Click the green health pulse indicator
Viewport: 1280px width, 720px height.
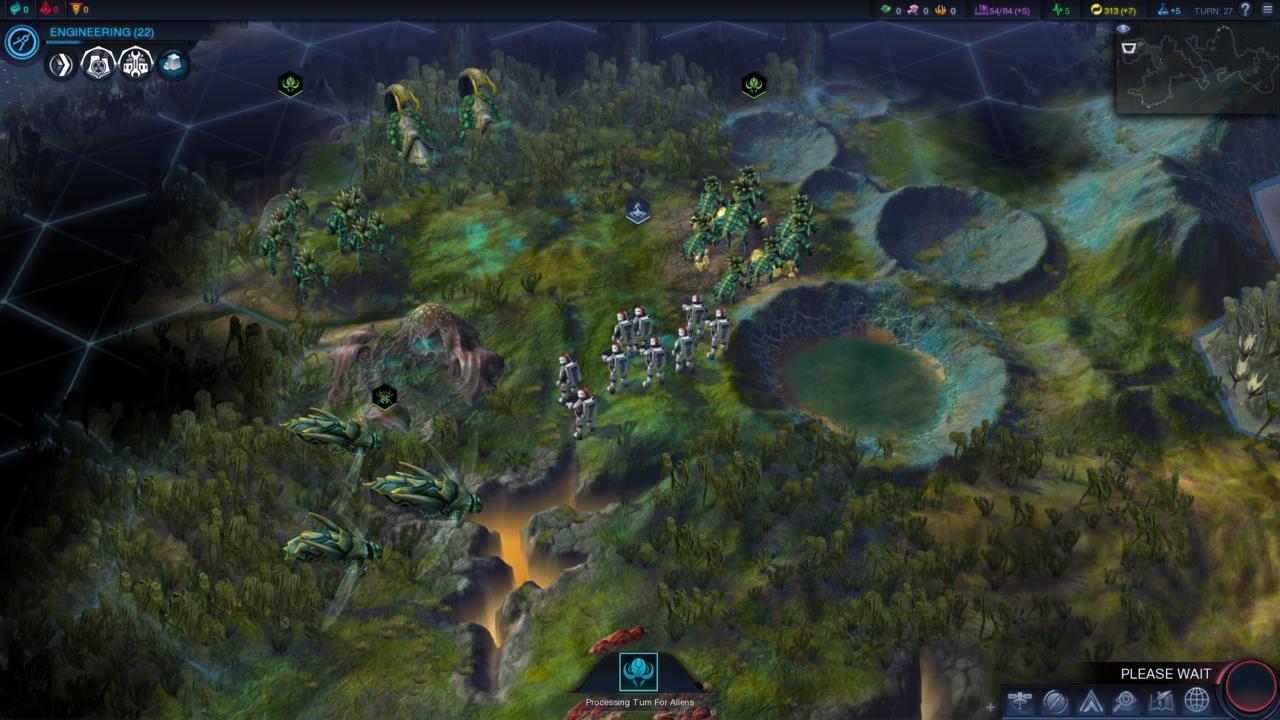[x=1061, y=10]
